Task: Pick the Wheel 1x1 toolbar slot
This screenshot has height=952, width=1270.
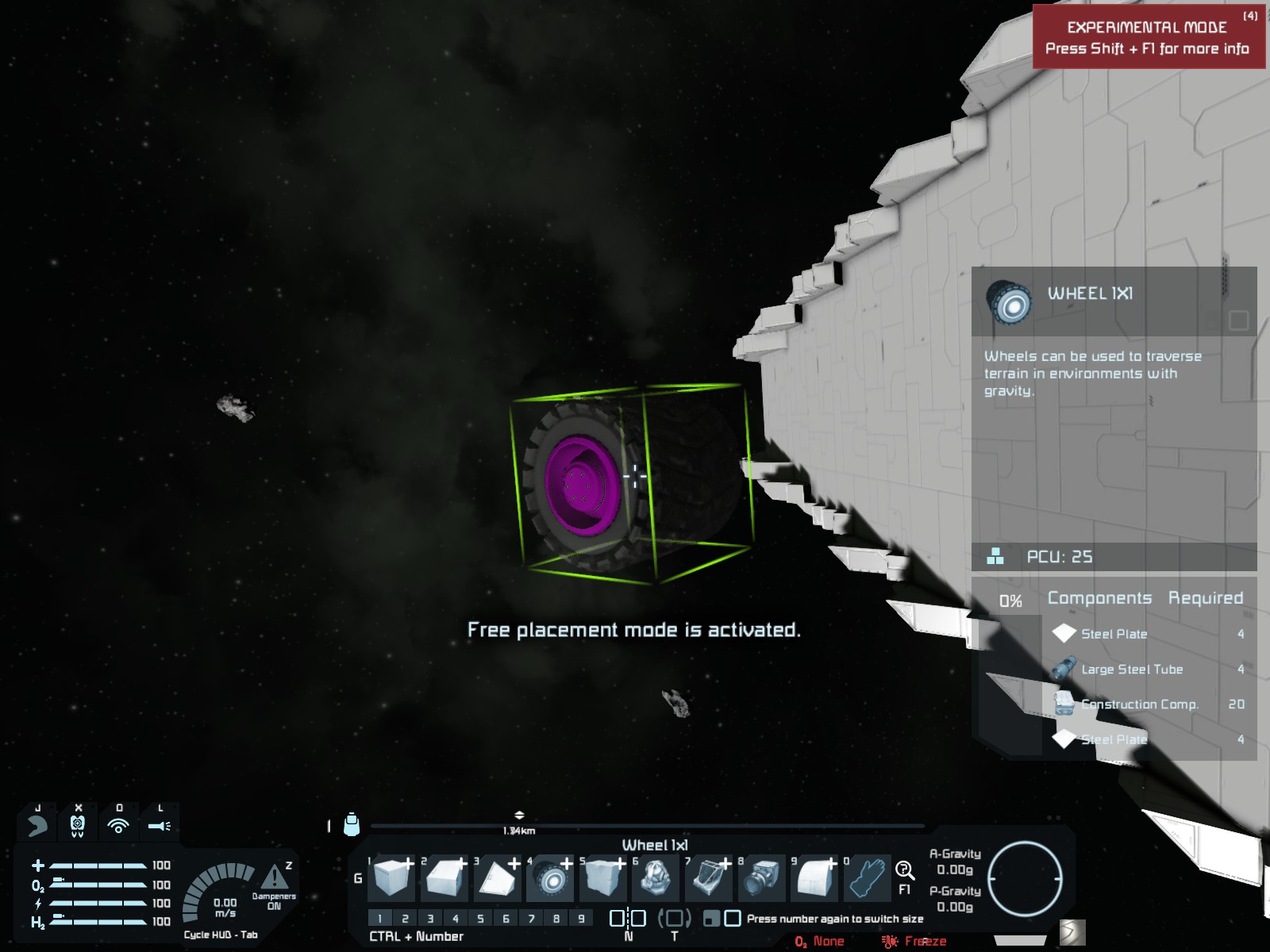Action: 550,878
